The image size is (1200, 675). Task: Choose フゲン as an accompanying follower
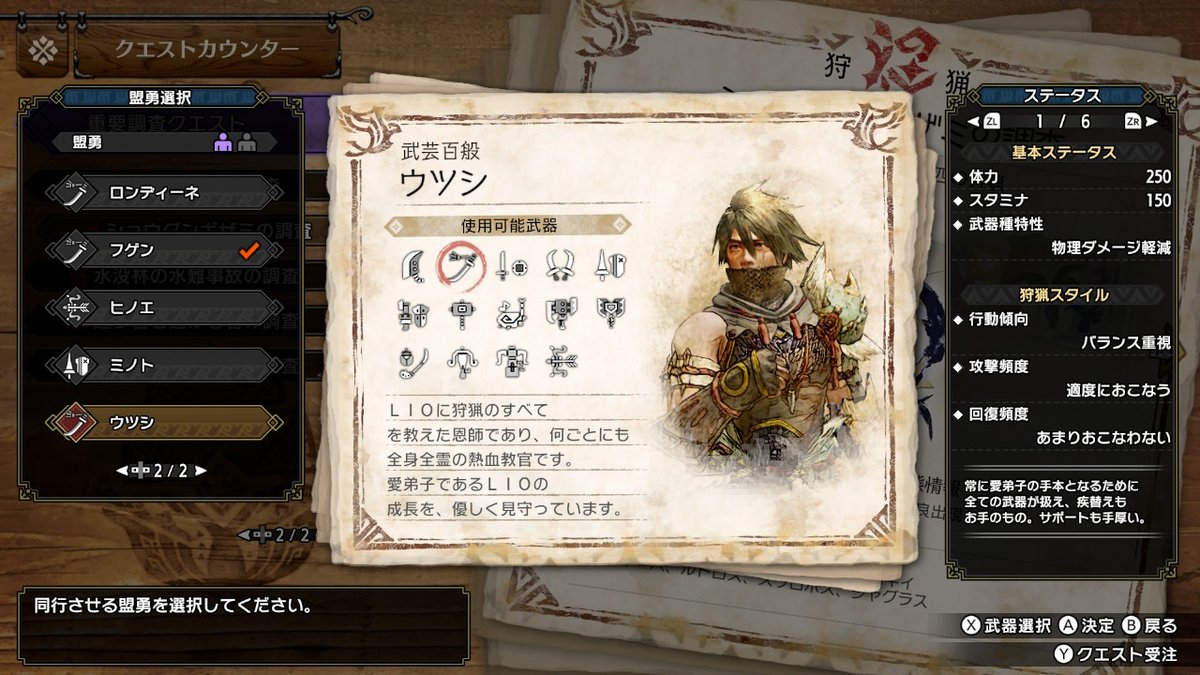pos(160,250)
